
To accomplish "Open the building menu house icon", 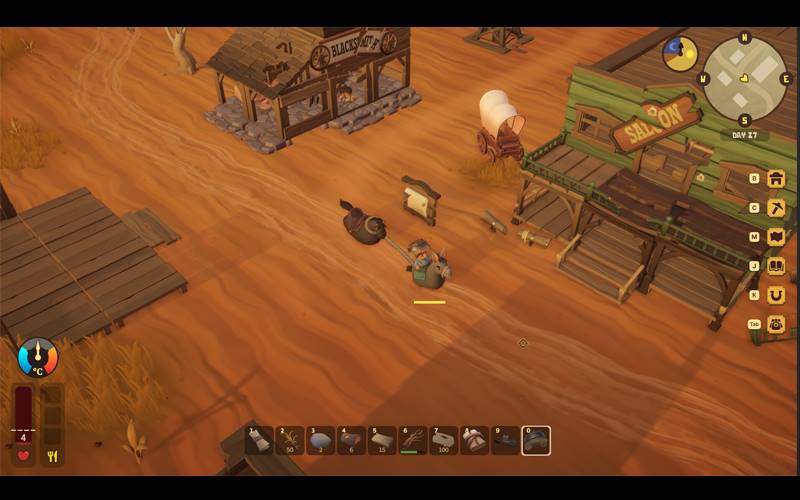I will pos(775,179).
